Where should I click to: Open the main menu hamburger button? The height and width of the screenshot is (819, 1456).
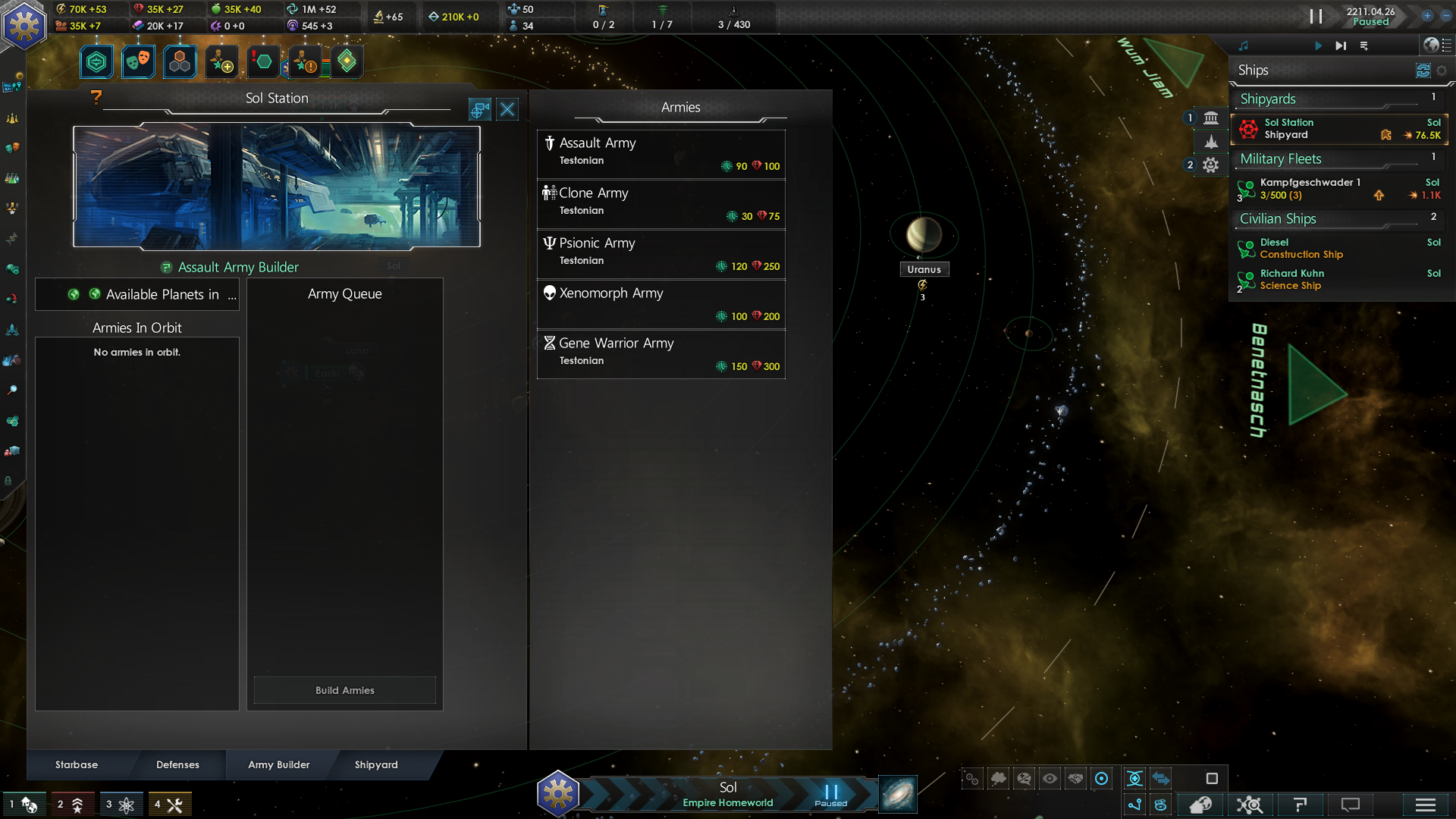[1425, 805]
